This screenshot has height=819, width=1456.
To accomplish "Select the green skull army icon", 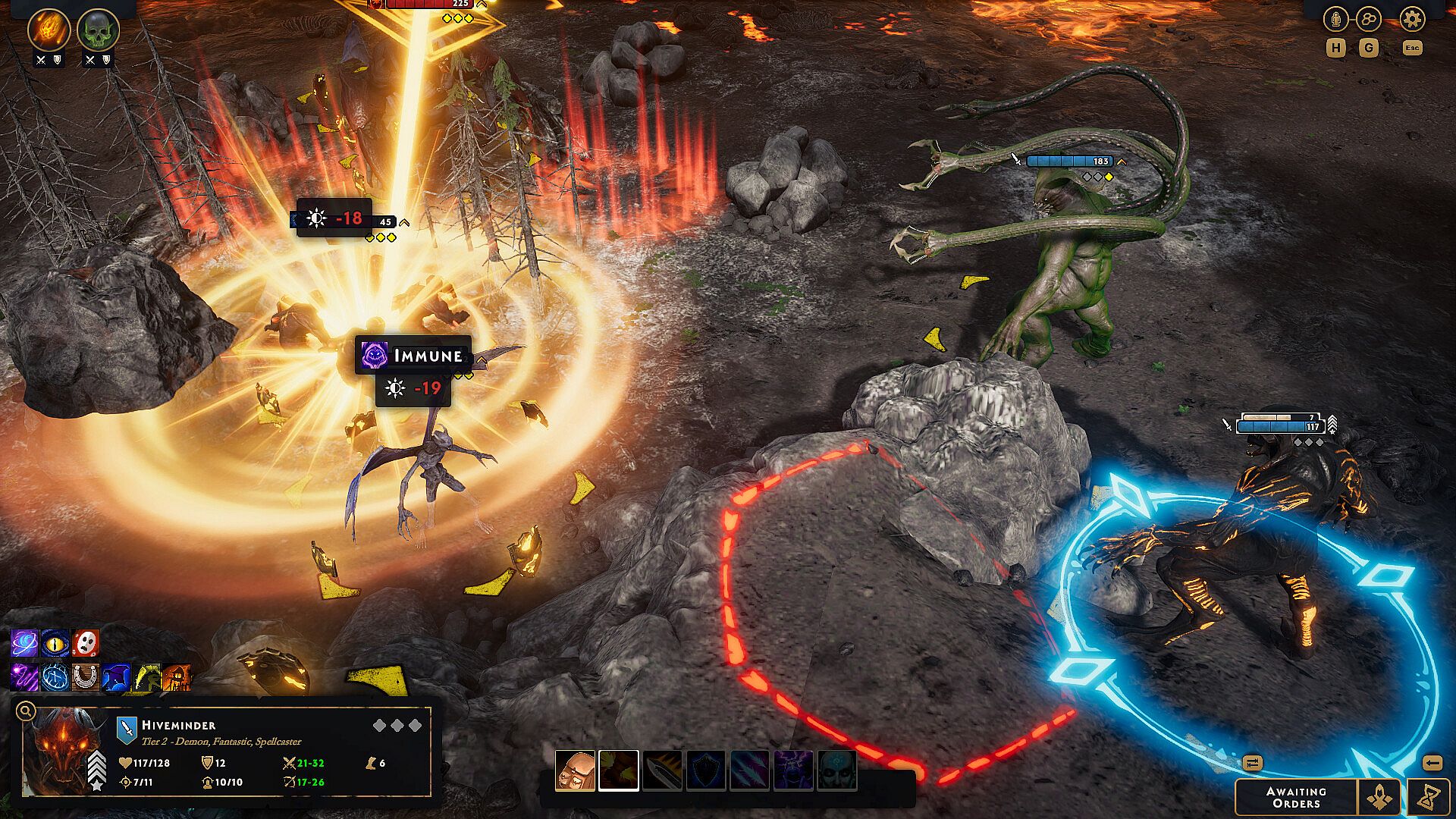I will pyautogui.click(x=98, y=30).
